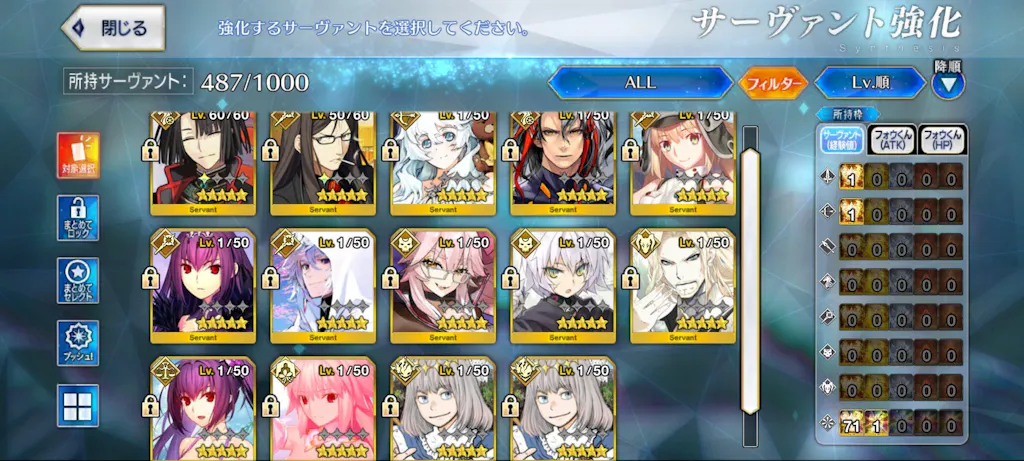Select the woman in beige hat card
Viewport: 1024px width, 461px height.
[x=683, y=162]
